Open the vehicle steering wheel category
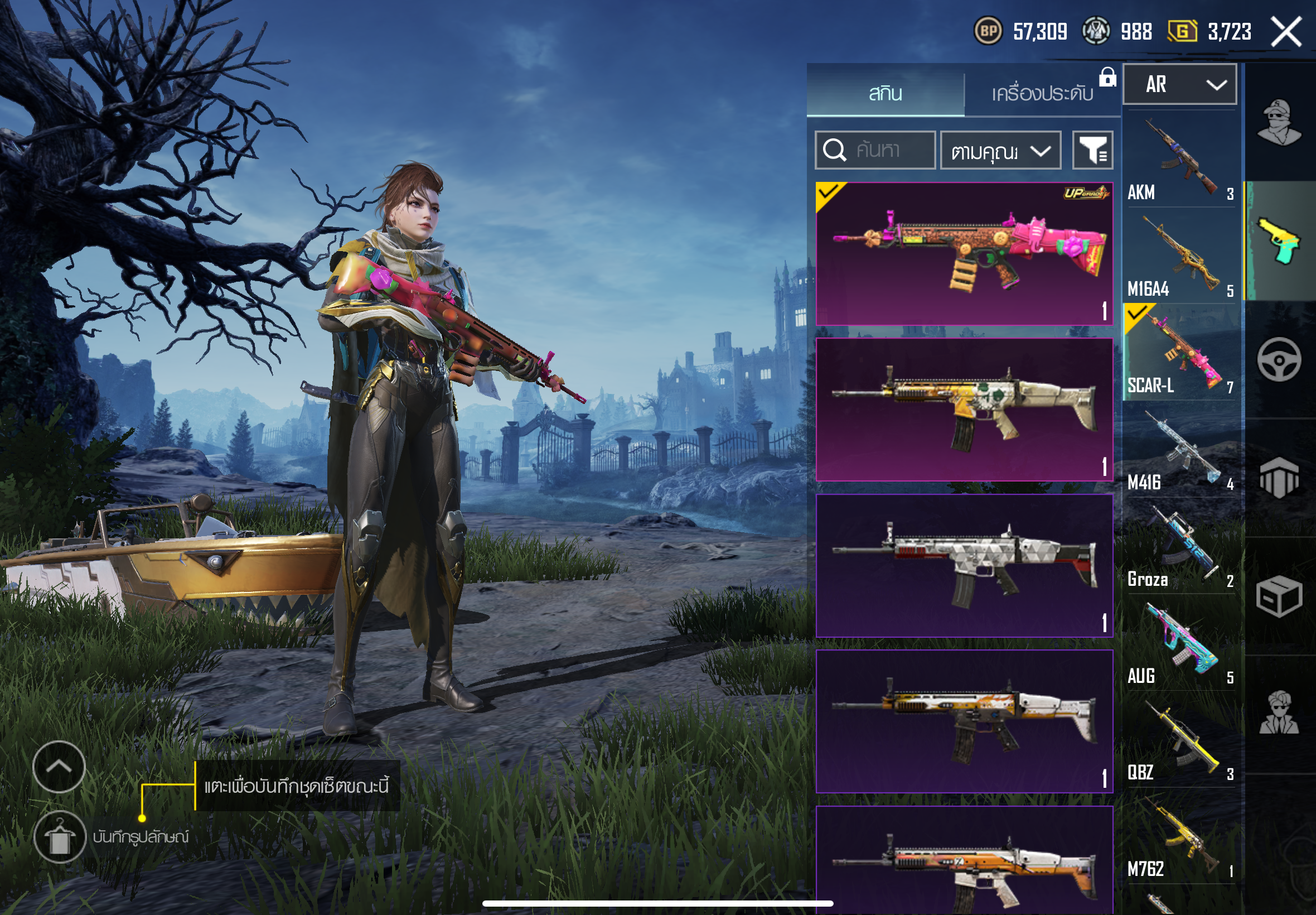This screenshot has width=1316, height=915. pyautogui.click(x=1279, y=359)
